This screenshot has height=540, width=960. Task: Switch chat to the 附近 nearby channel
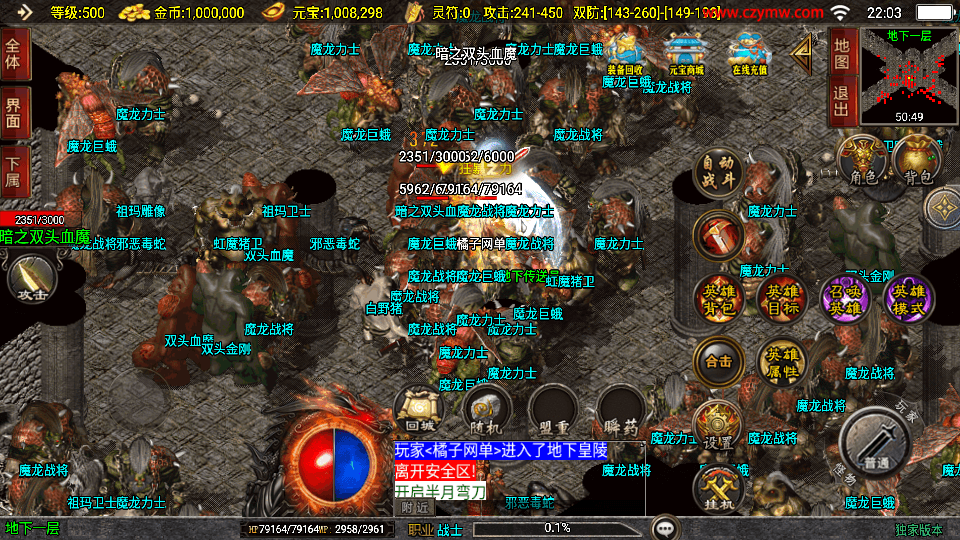417,507
